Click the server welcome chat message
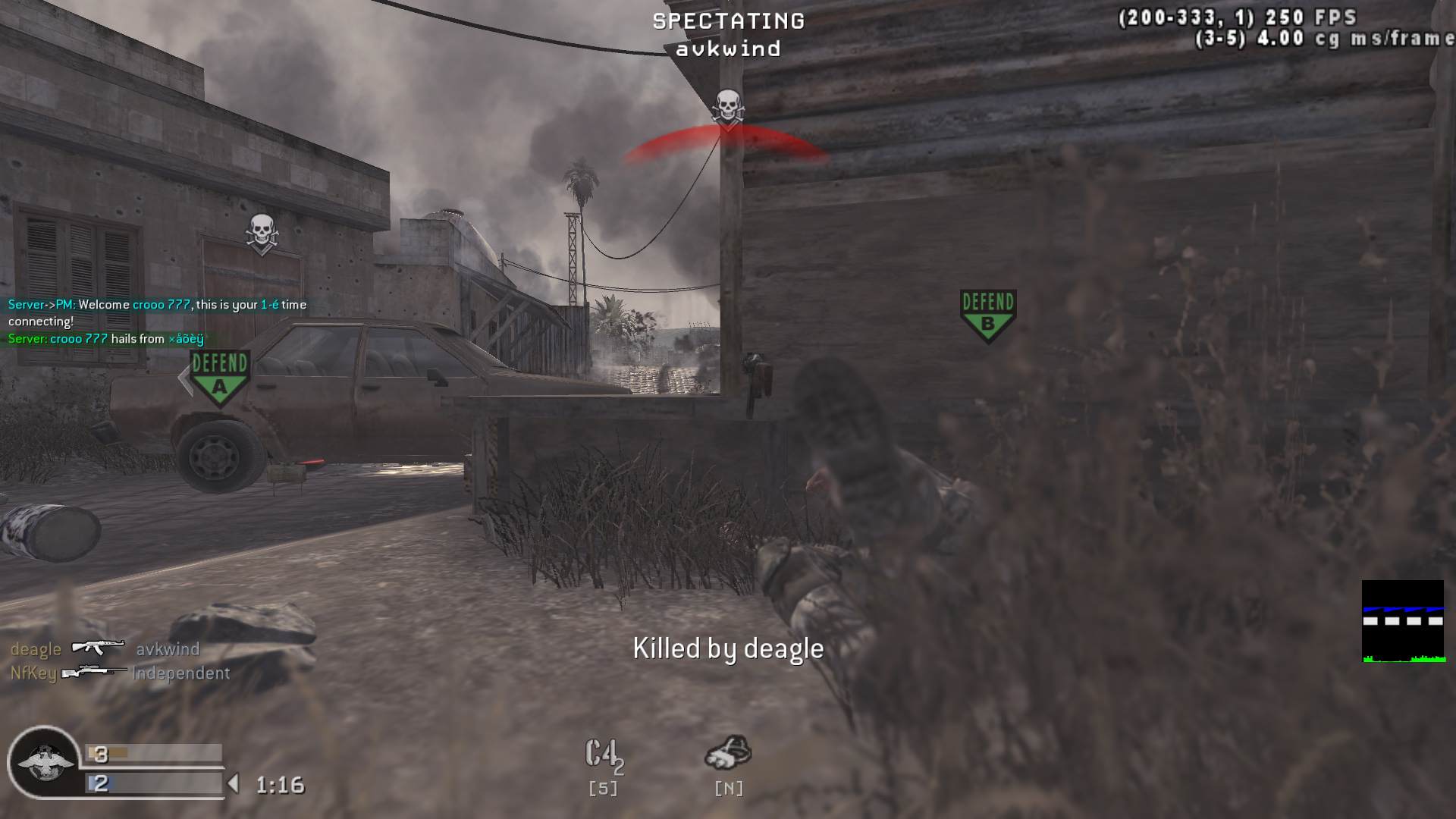1456x819 pixels. (x=157, y=312)
